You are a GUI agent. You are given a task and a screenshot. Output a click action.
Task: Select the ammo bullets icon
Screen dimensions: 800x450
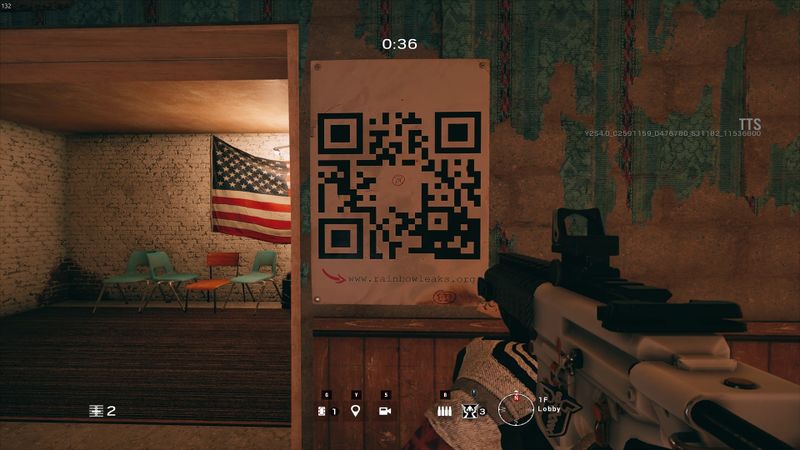(445, 411)
